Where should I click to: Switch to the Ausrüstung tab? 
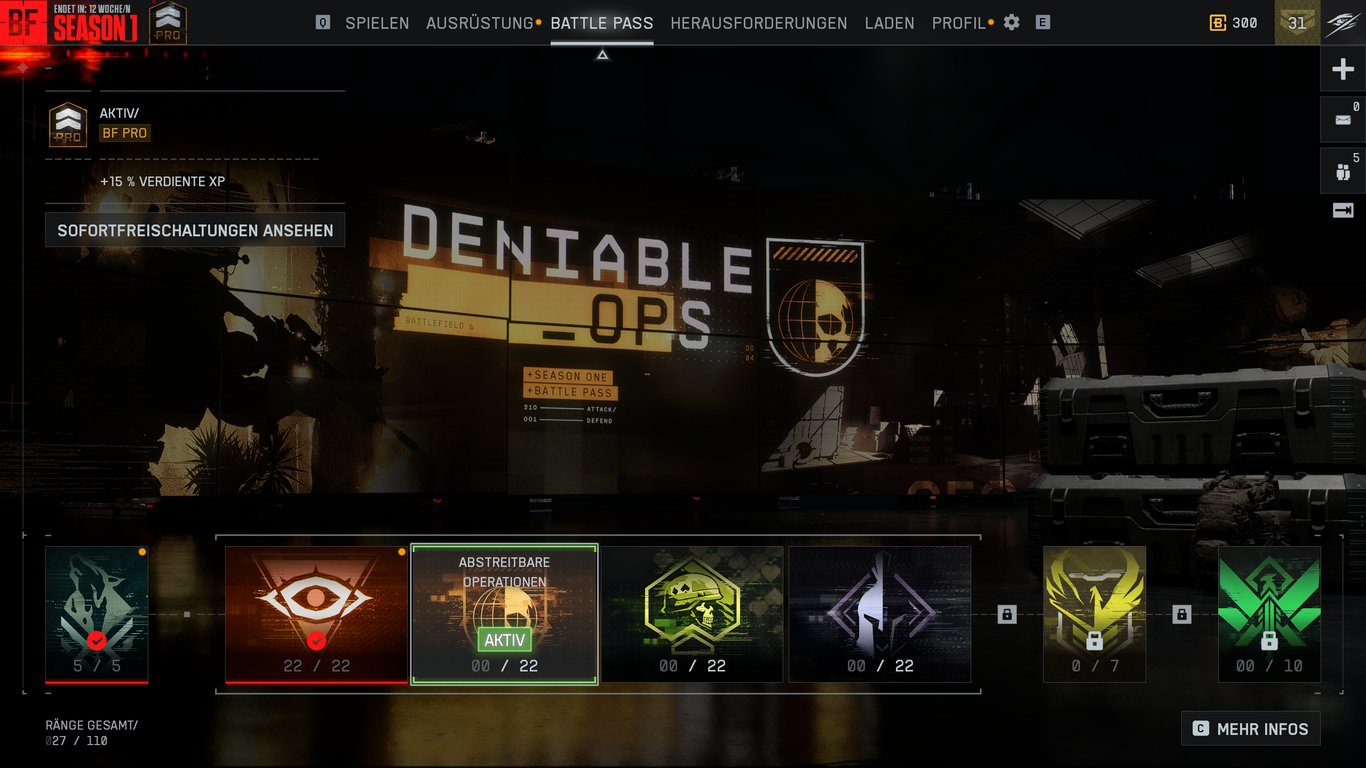tap(479, 23)
